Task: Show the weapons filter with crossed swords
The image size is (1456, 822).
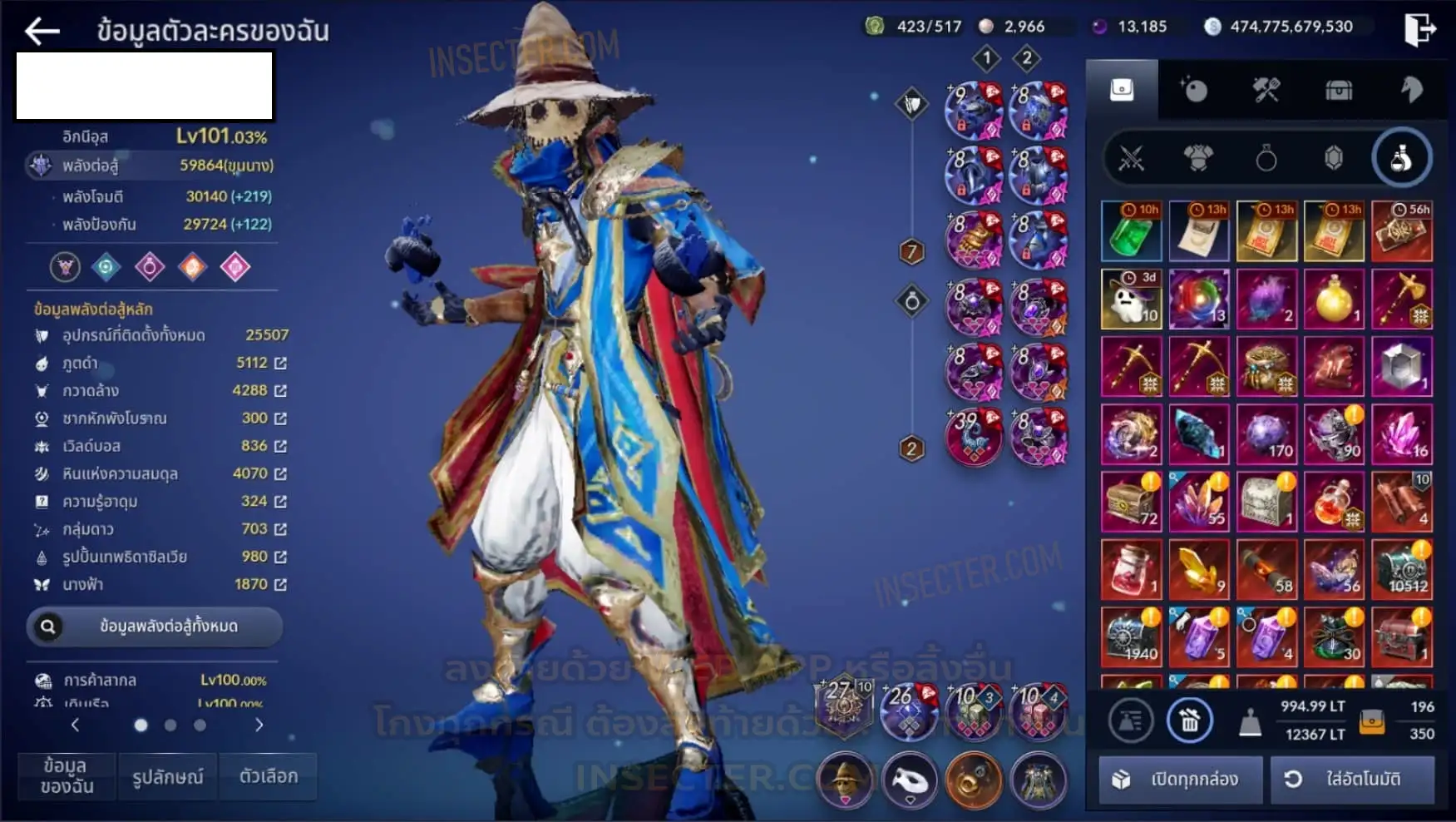Action: (1131, 157)
